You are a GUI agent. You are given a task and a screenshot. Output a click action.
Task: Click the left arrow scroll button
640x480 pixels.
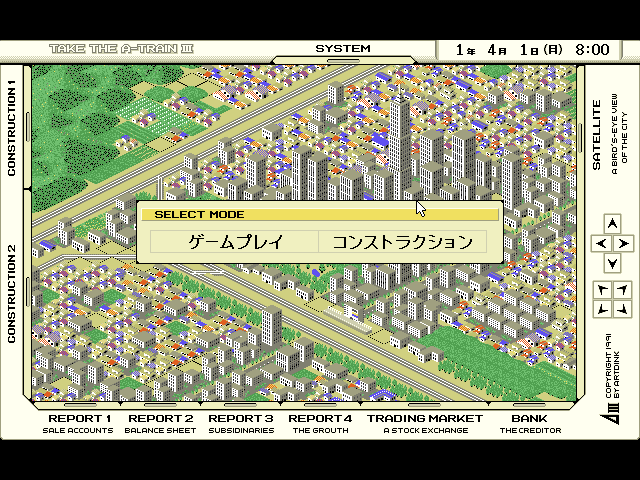pyautogui.click(x=600, y=243)
